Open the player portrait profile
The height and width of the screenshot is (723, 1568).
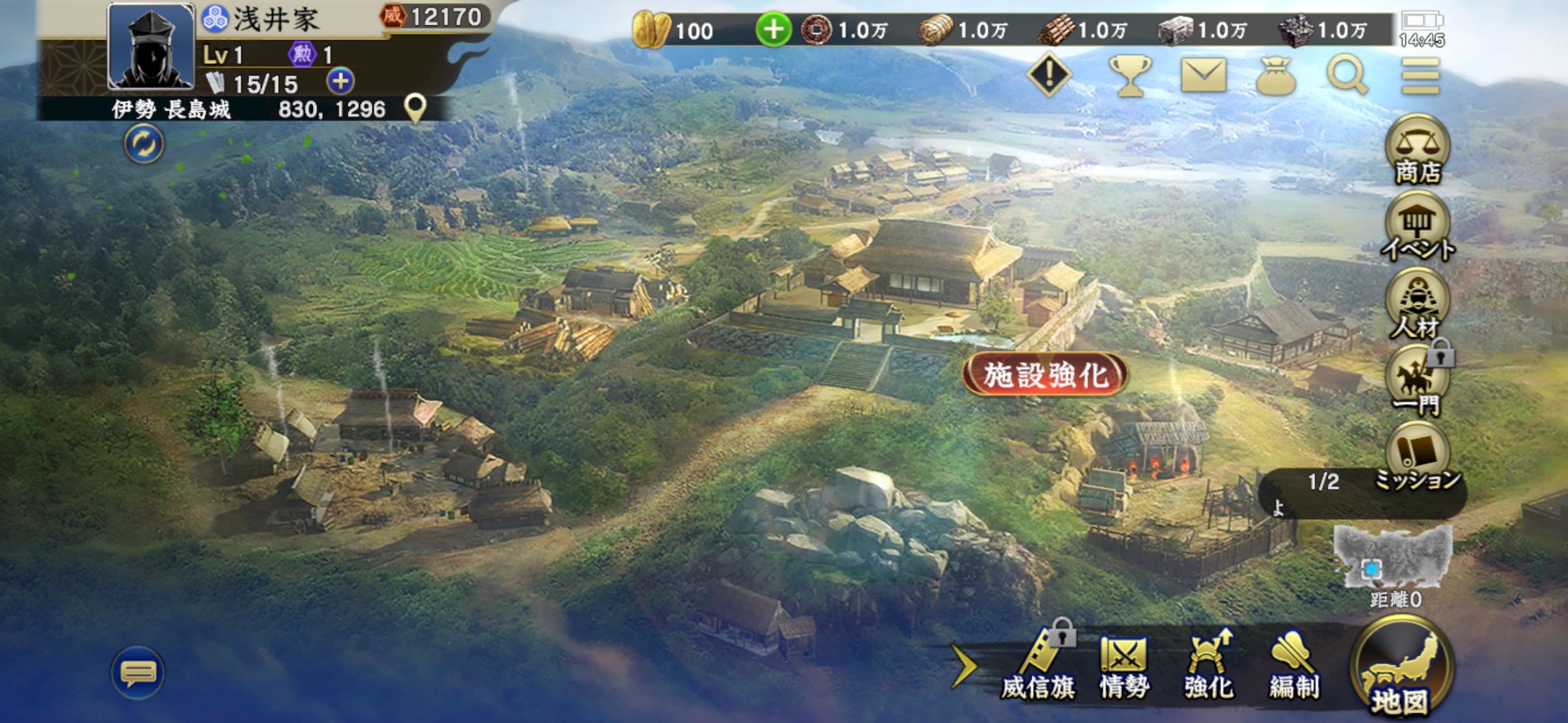tap(151, 47)
